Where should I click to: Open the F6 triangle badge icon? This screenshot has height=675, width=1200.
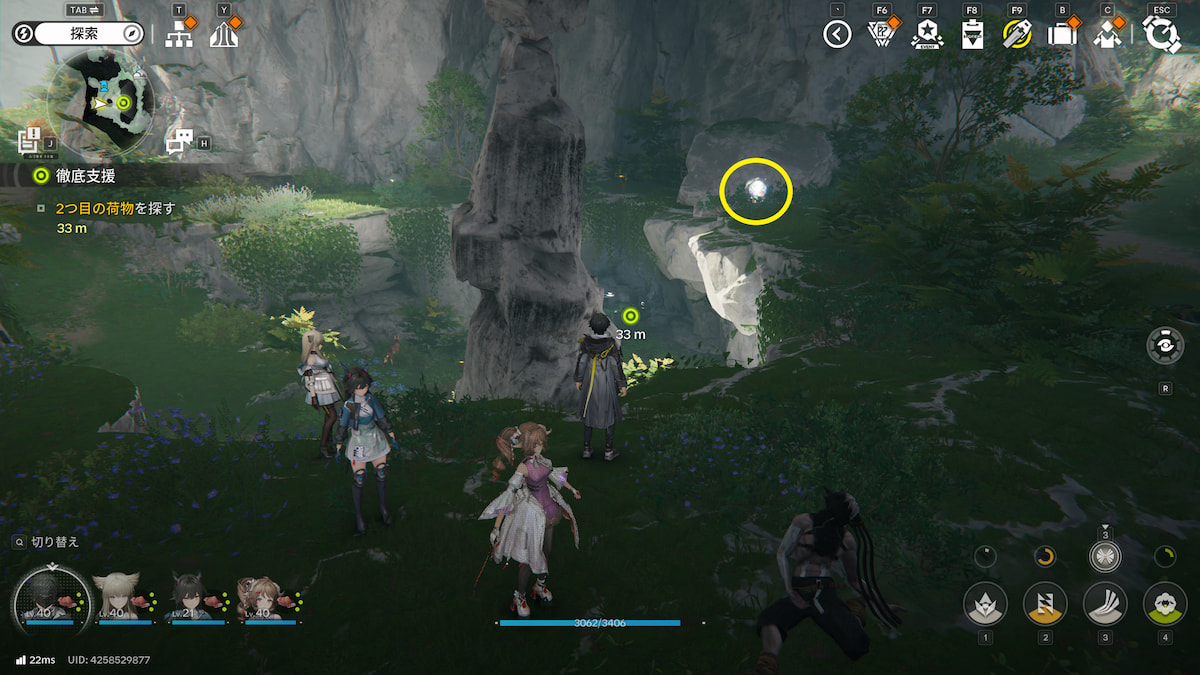click(881, 34)
